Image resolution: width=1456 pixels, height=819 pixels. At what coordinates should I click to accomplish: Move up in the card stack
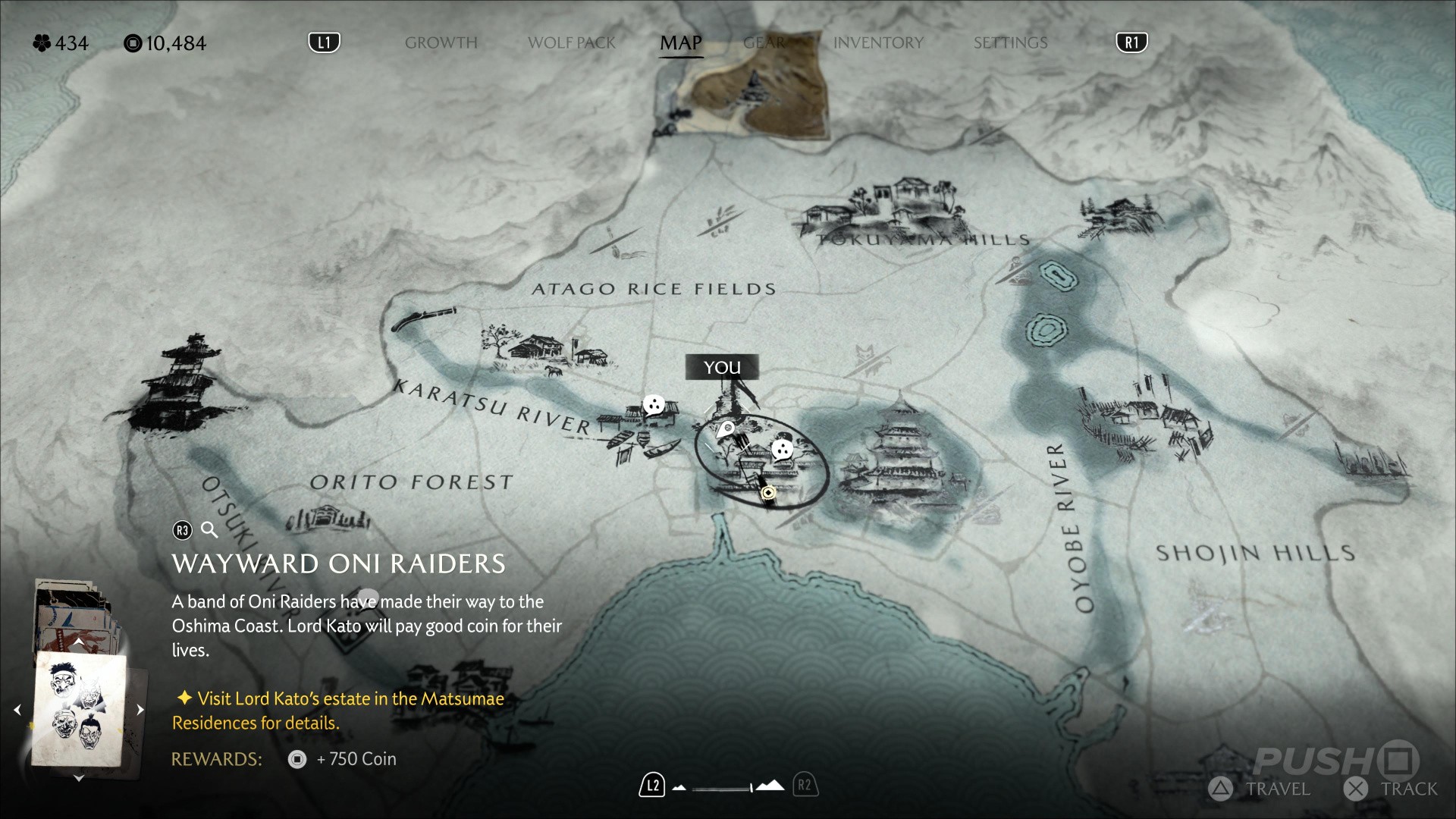point(78,642)
